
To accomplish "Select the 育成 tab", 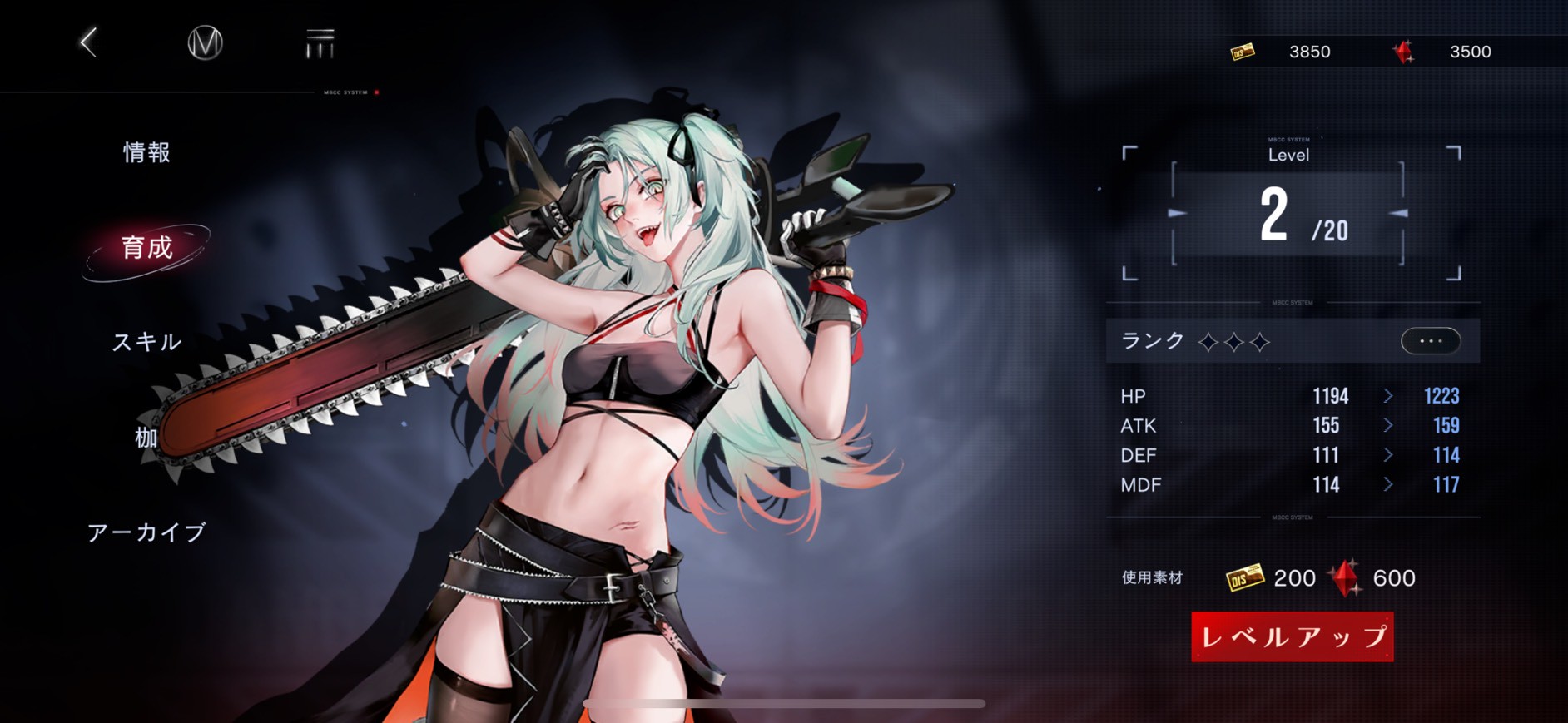I will coord(147,248).
